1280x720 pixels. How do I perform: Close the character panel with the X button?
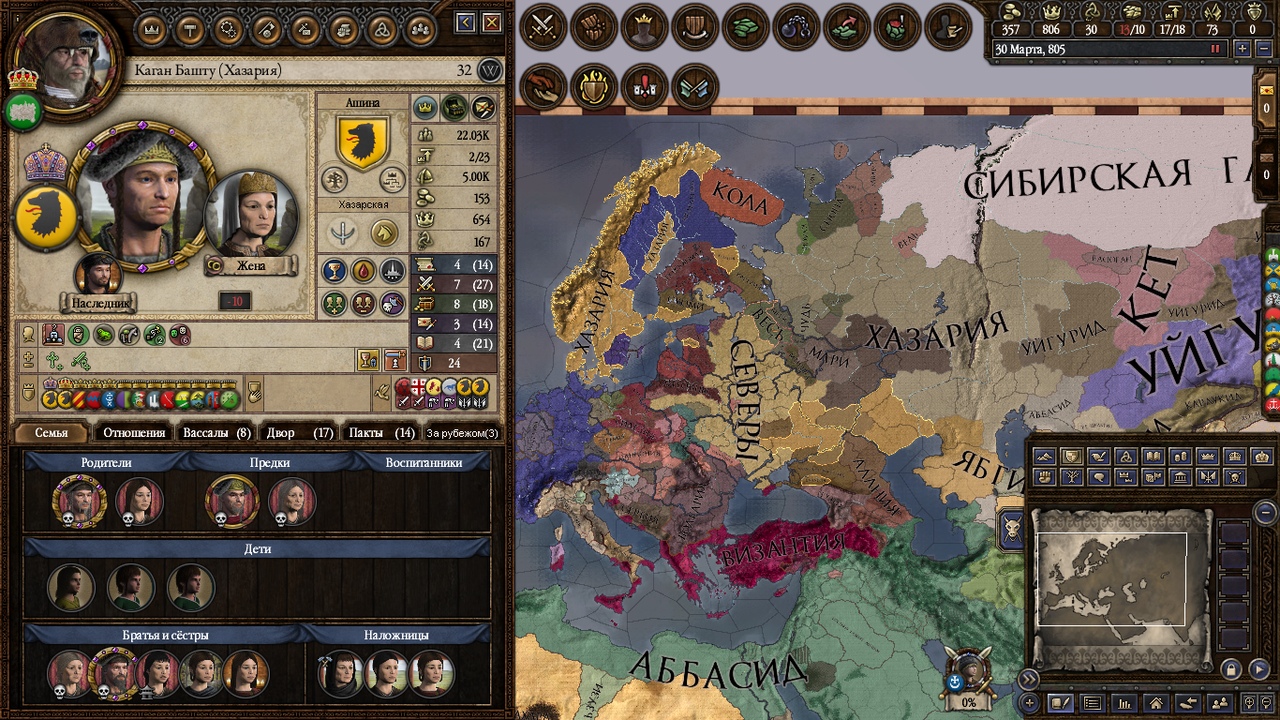[491, 22]
